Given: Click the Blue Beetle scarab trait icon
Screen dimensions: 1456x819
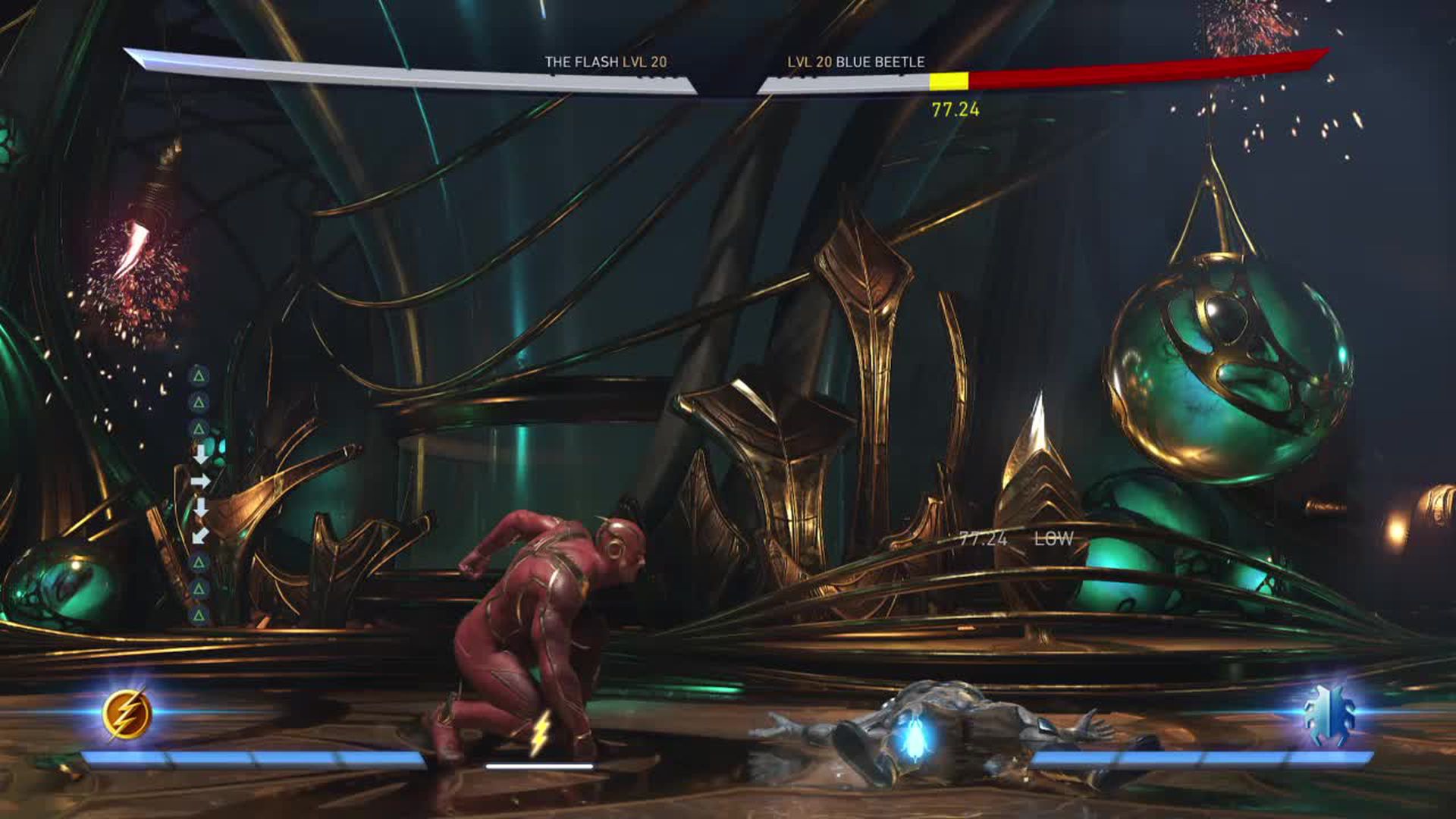Looking at the screenshot, I should click(x=1329, y=714).
